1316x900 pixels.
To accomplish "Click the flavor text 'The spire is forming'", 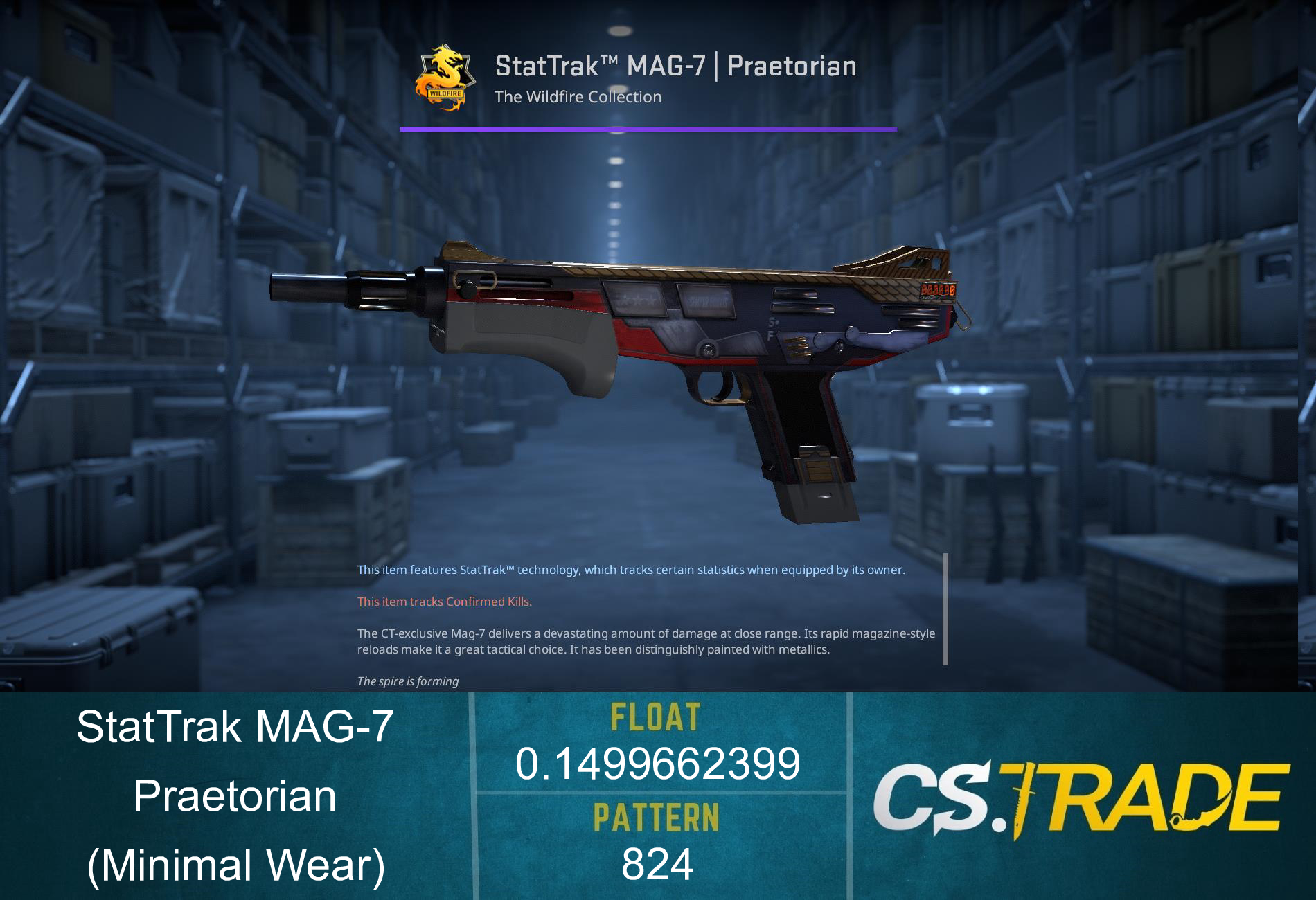I will click(407, 681).
